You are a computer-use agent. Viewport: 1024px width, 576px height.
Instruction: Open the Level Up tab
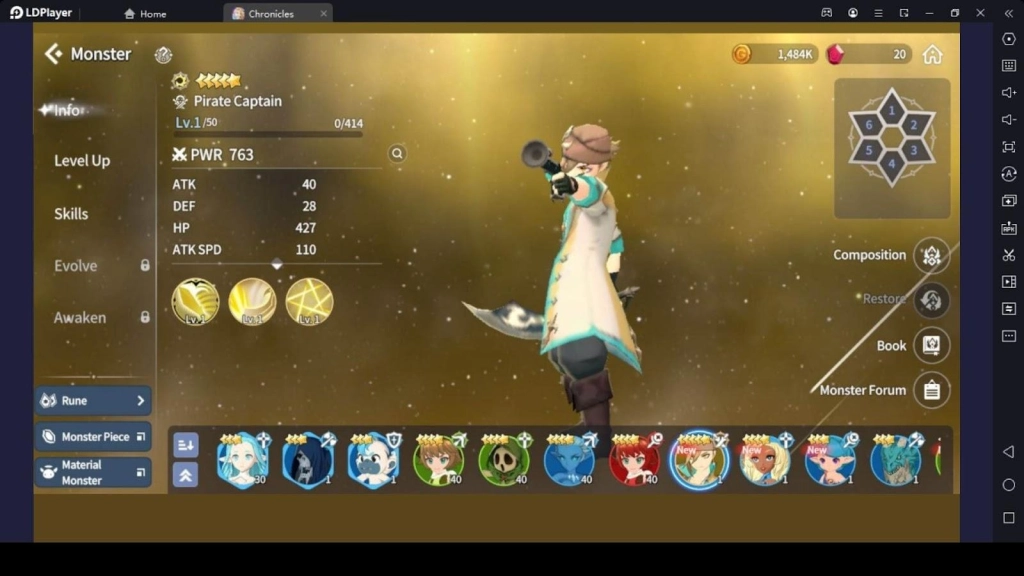[x=82, y=160]
